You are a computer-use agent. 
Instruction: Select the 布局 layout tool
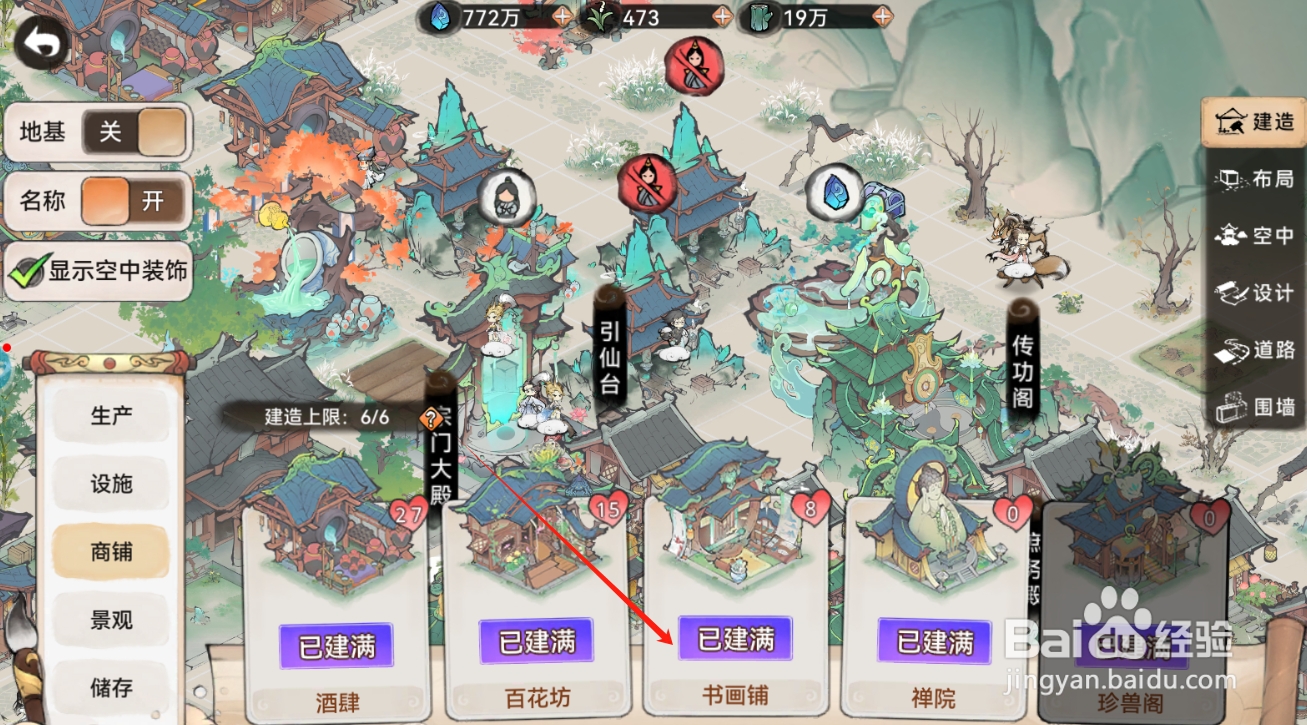click(x=1253, y=180)
